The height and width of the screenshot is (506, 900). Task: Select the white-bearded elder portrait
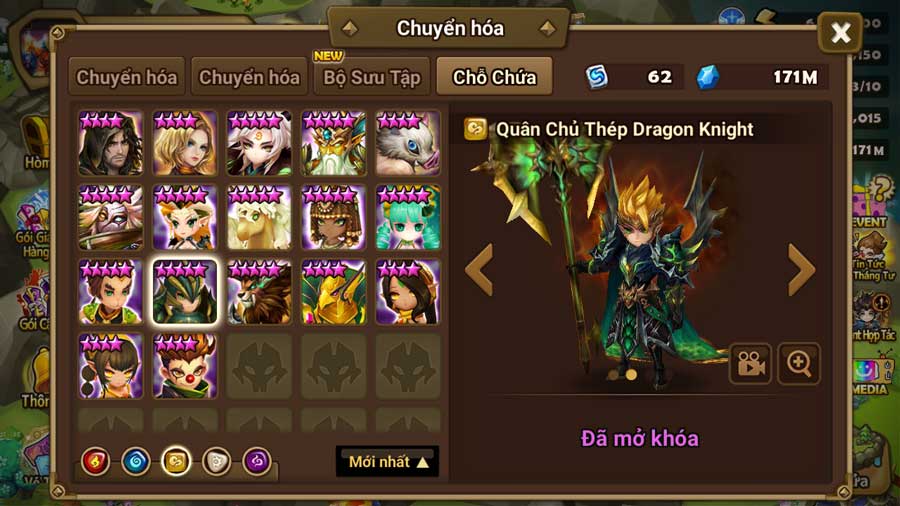(x=334, y=143)
